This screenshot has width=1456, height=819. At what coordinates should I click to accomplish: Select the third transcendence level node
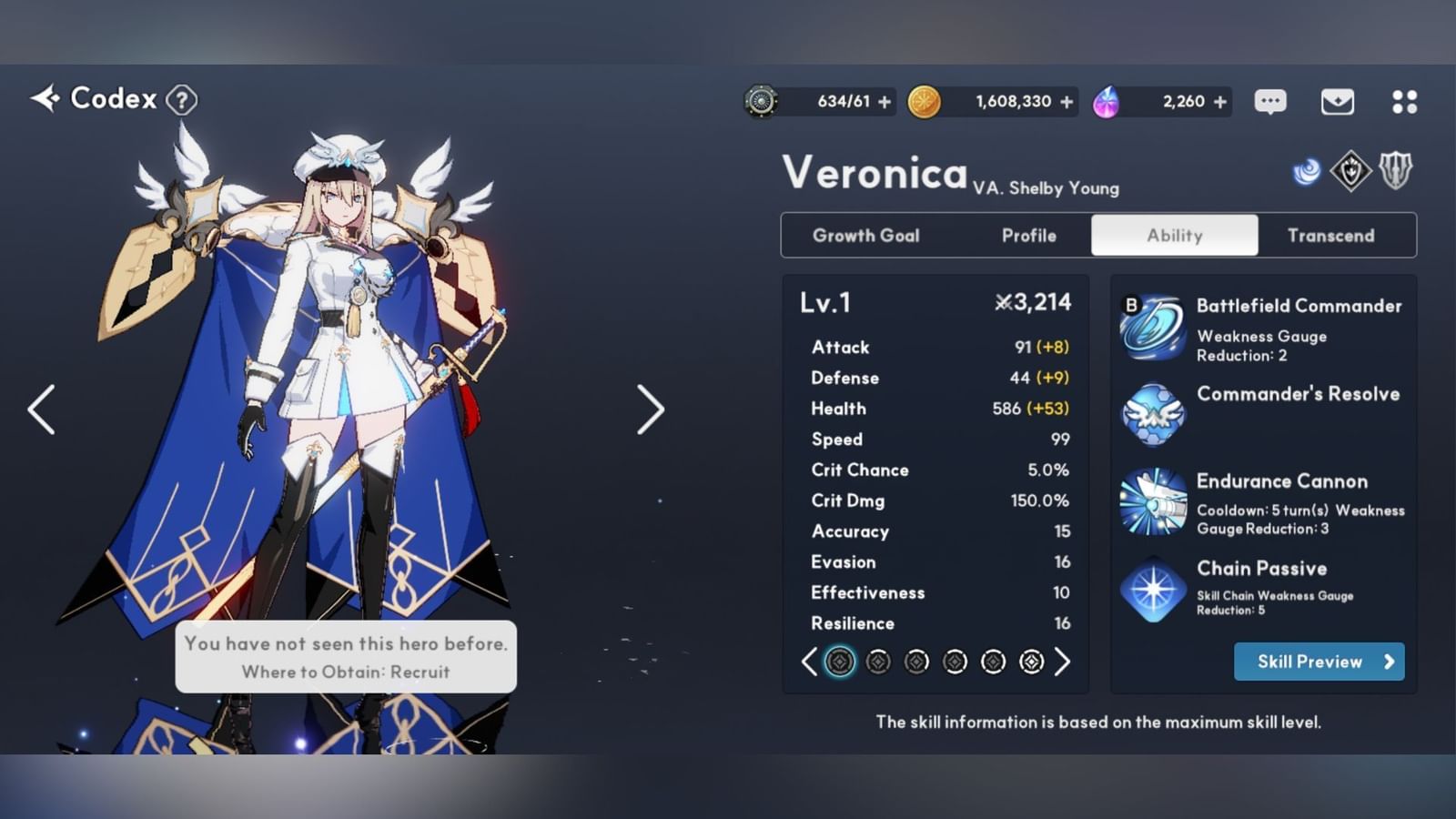tap(915, 662)
